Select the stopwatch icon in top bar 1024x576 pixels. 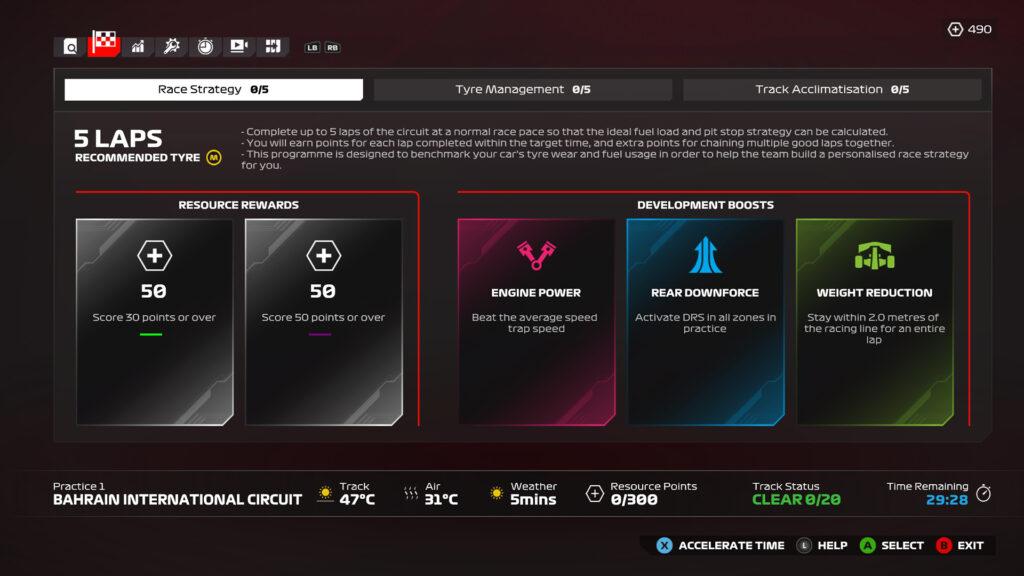[205, 46]
